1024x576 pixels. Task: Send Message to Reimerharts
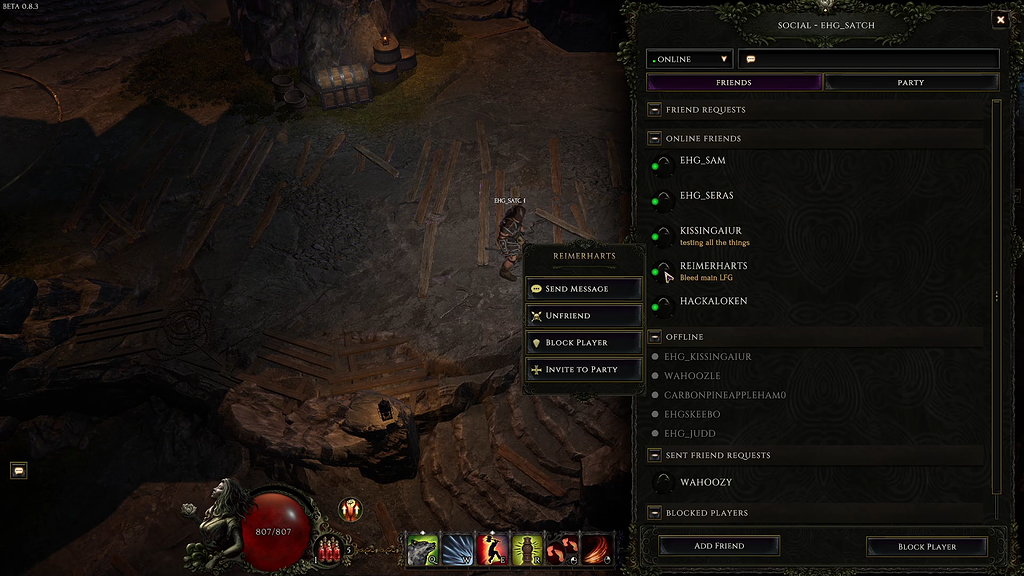coord(584,289)
